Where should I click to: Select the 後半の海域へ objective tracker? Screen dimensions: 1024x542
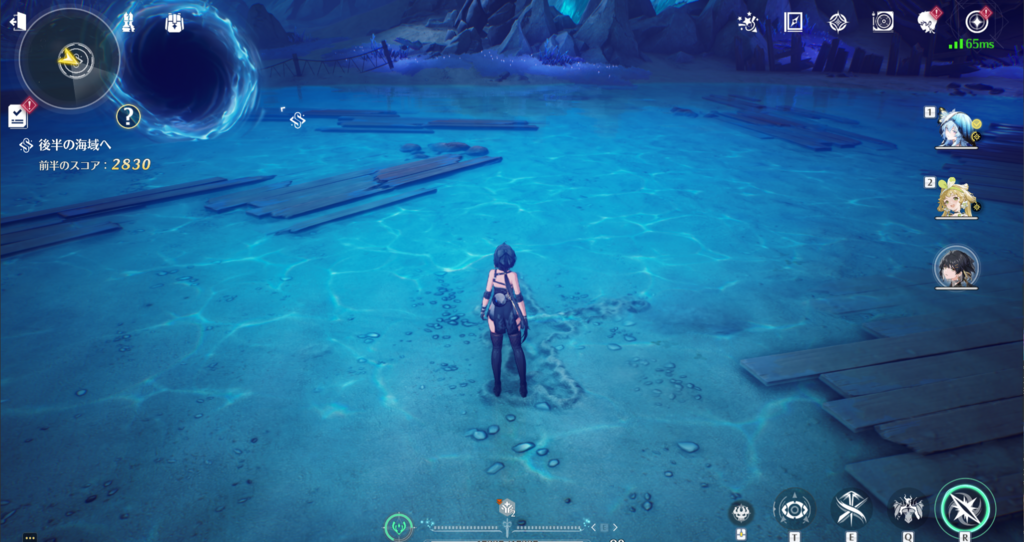(x=74, y=145)
